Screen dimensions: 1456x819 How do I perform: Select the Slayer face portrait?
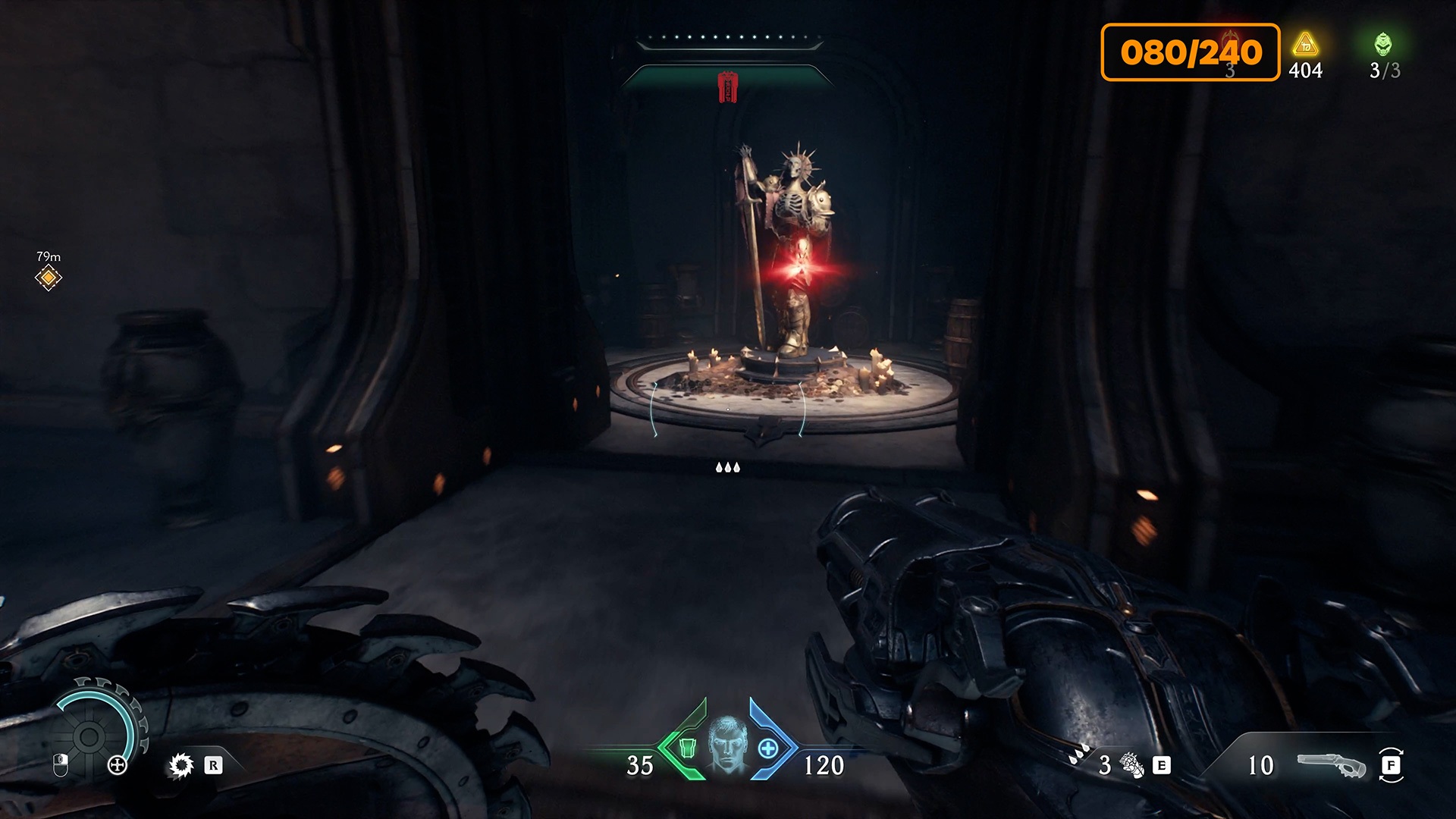click(727, 744)
